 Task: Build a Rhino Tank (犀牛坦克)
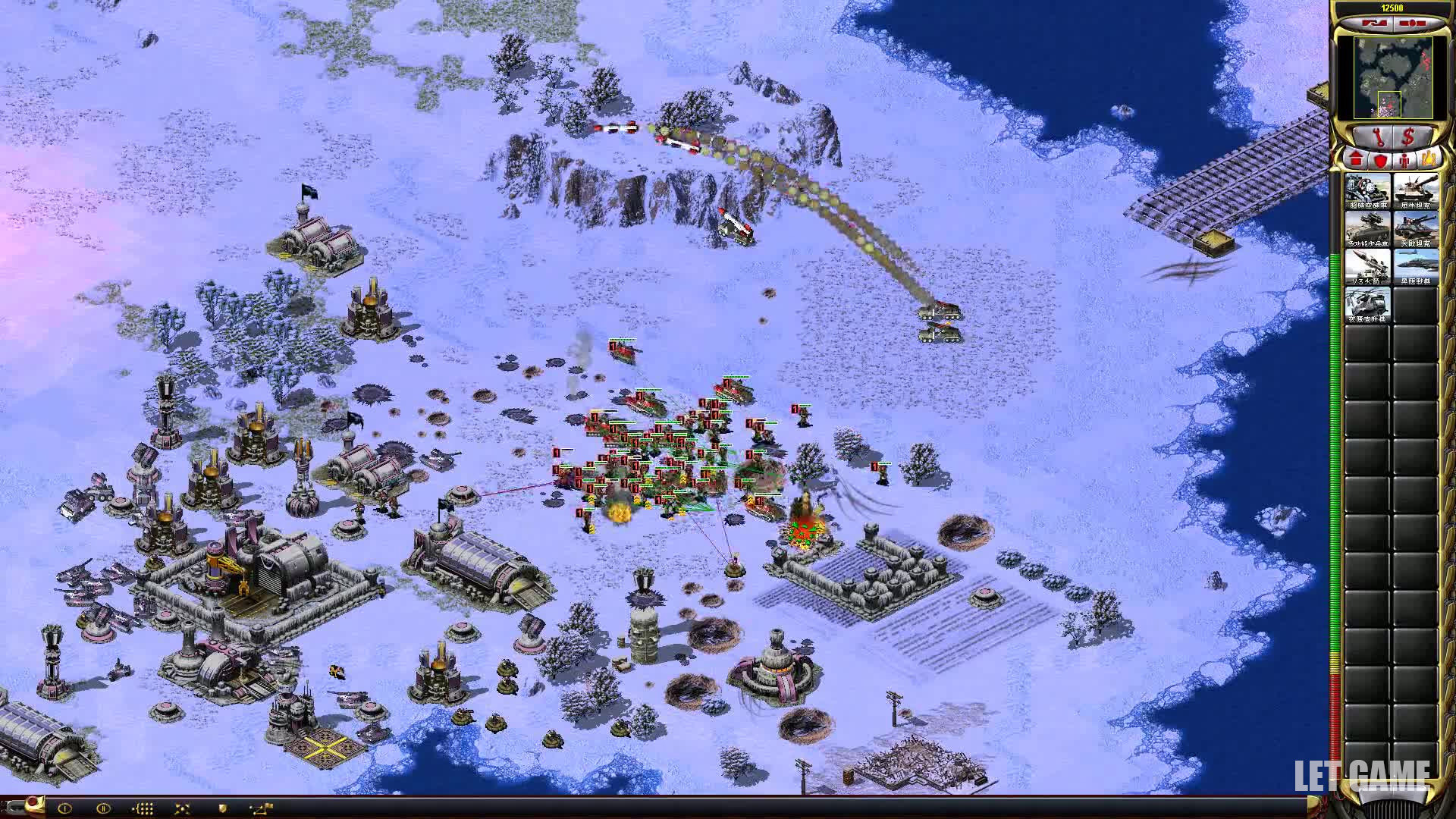pos(1415,190)
